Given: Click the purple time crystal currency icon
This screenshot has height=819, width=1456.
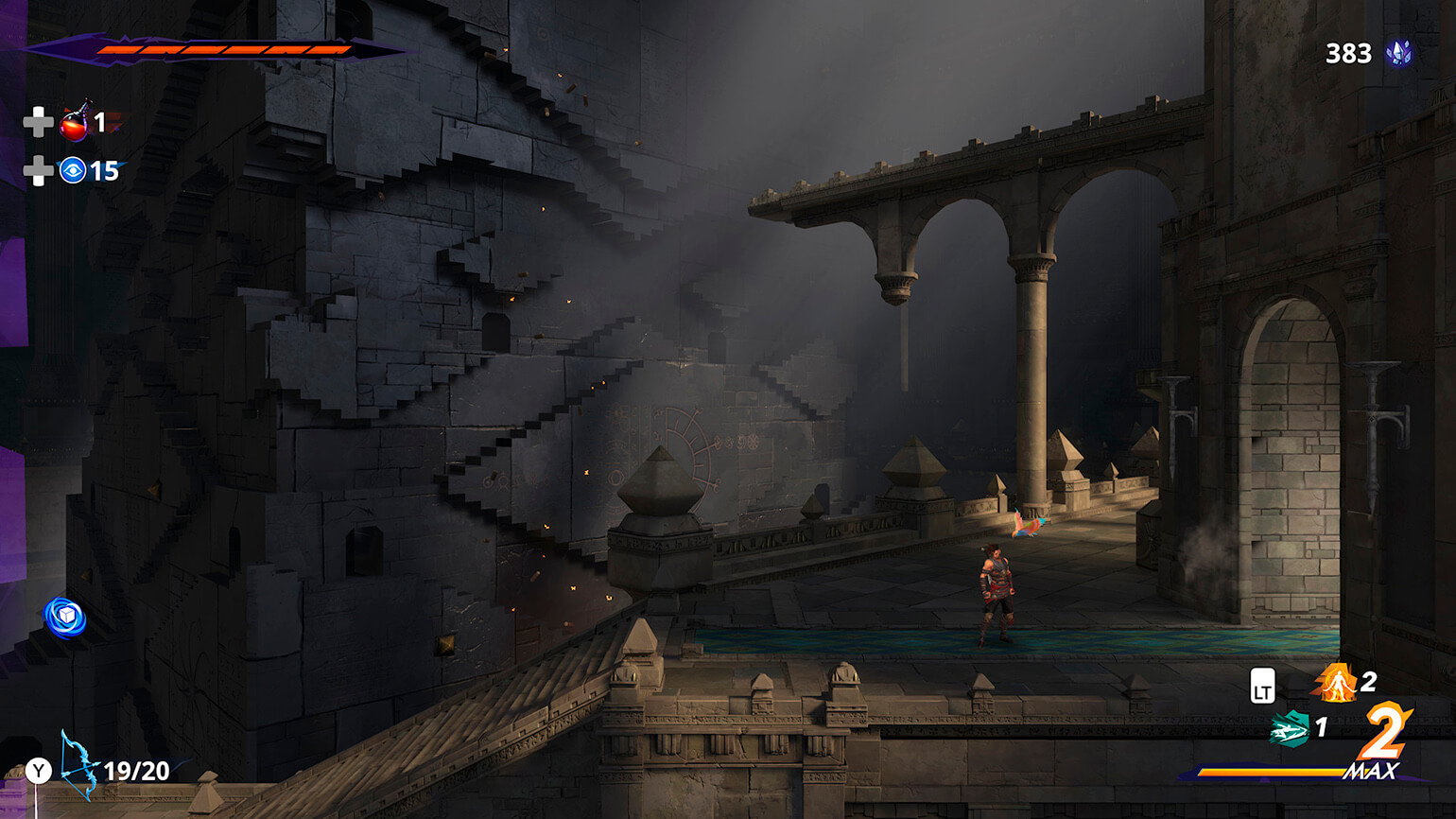Looking at the screenshot, I should [1398, 53].
